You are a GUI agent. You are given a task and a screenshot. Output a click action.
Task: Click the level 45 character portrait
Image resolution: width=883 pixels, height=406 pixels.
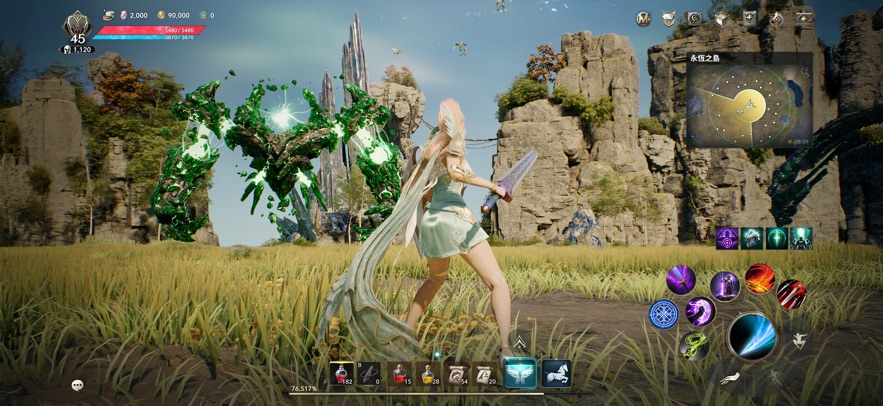tap(77, 26)
